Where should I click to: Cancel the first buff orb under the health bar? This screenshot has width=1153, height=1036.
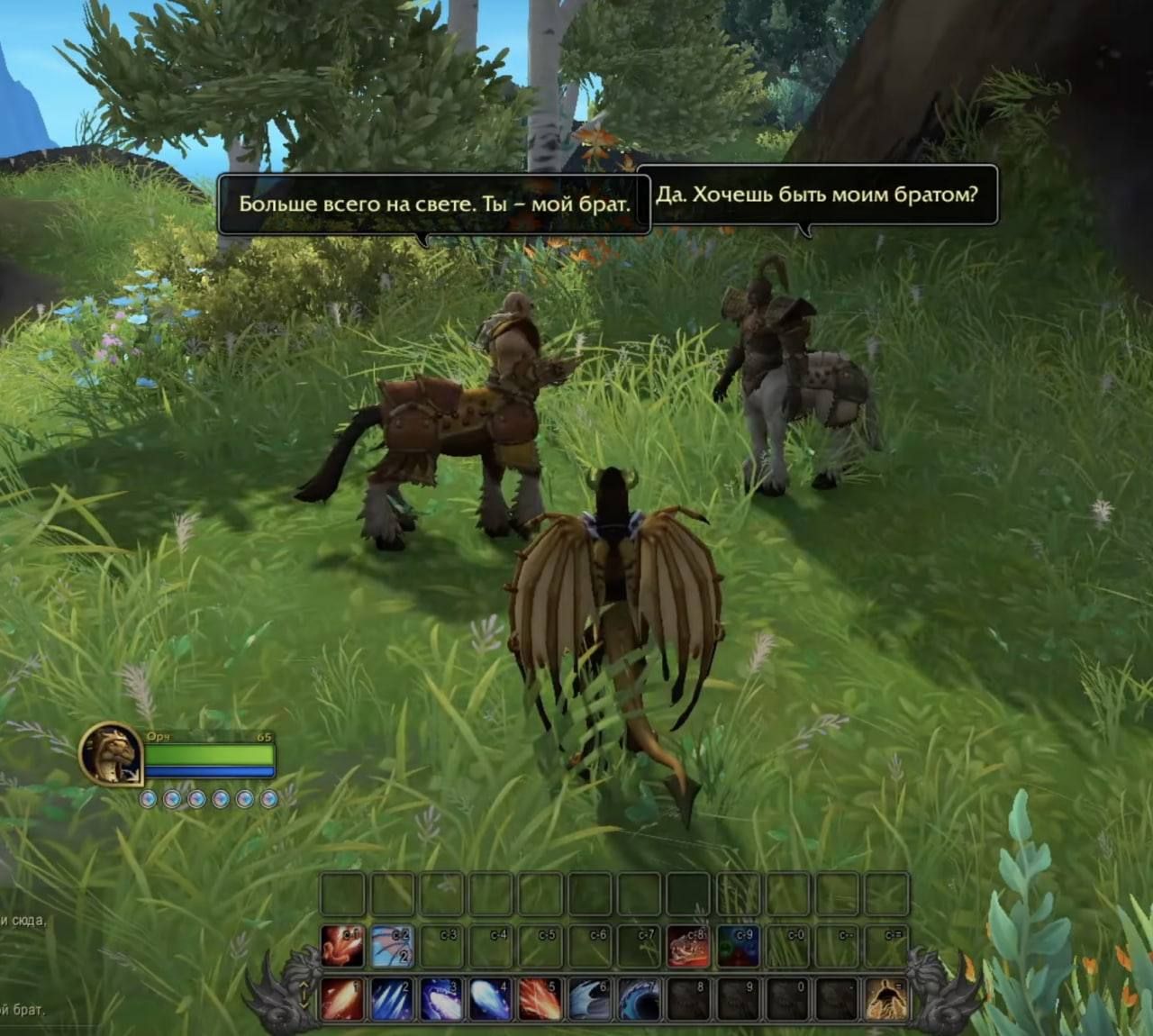pos(148,798)
